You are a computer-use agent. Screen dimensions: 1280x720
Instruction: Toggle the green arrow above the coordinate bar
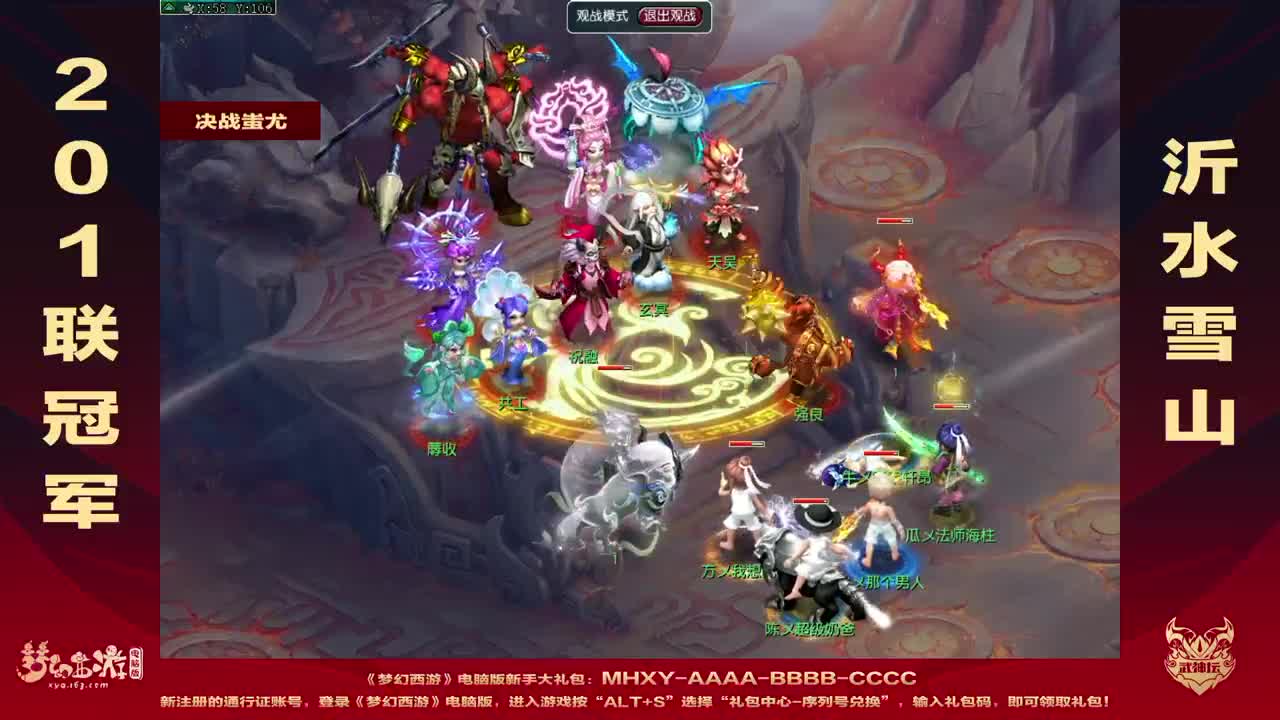[168, 8]
